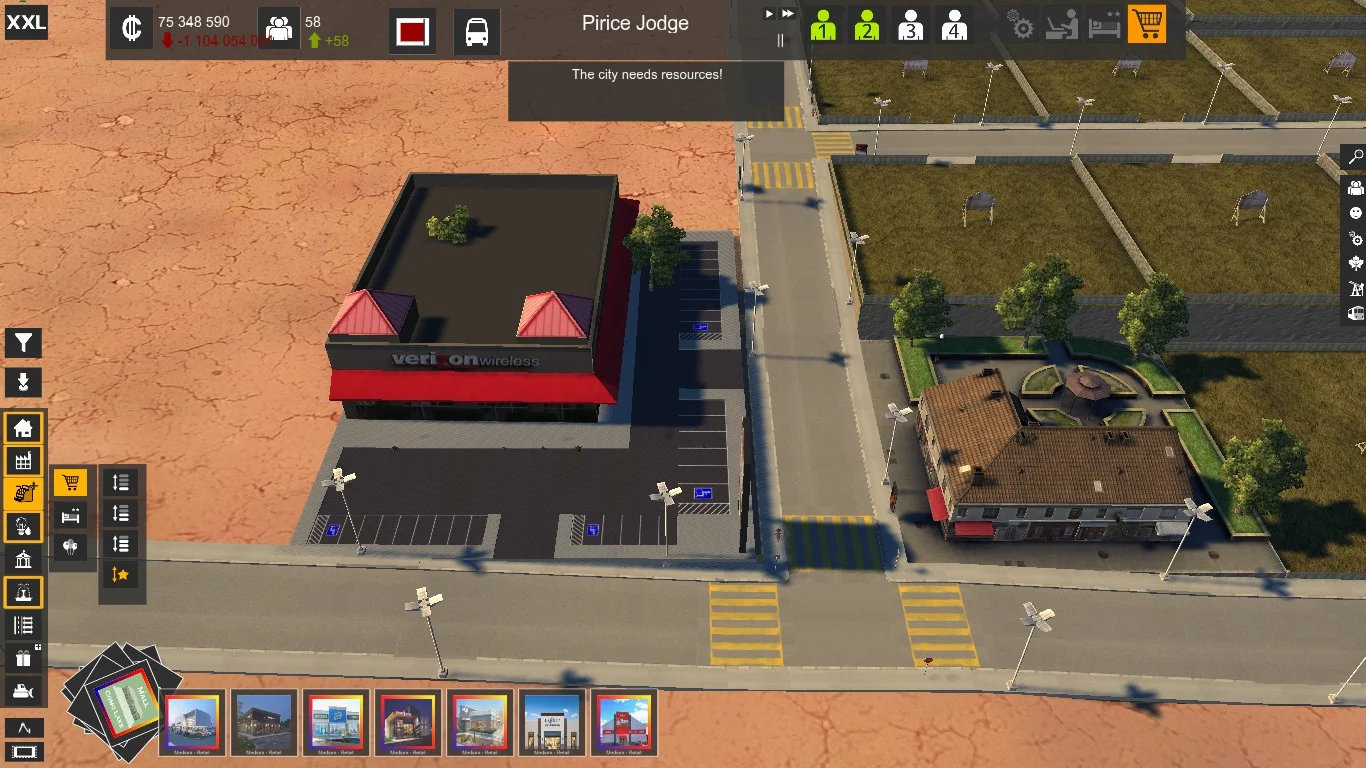Choose the house residential category
The width and height of the screenshot is (1366, 768).
(23, 429)
